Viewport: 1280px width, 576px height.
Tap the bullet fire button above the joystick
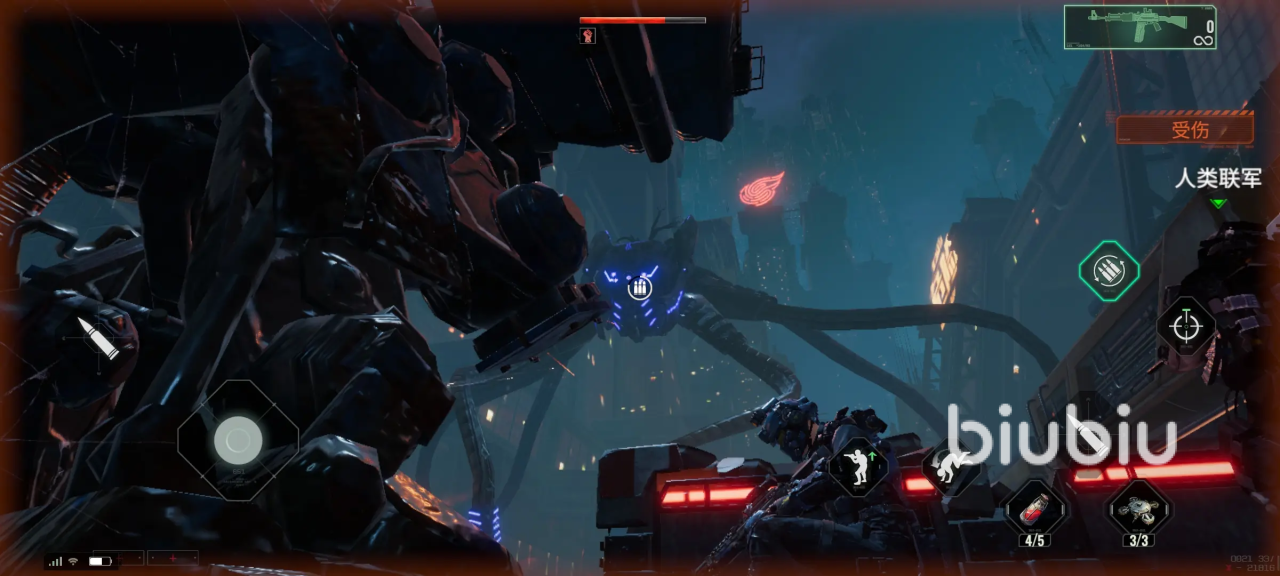click(98, 338)
